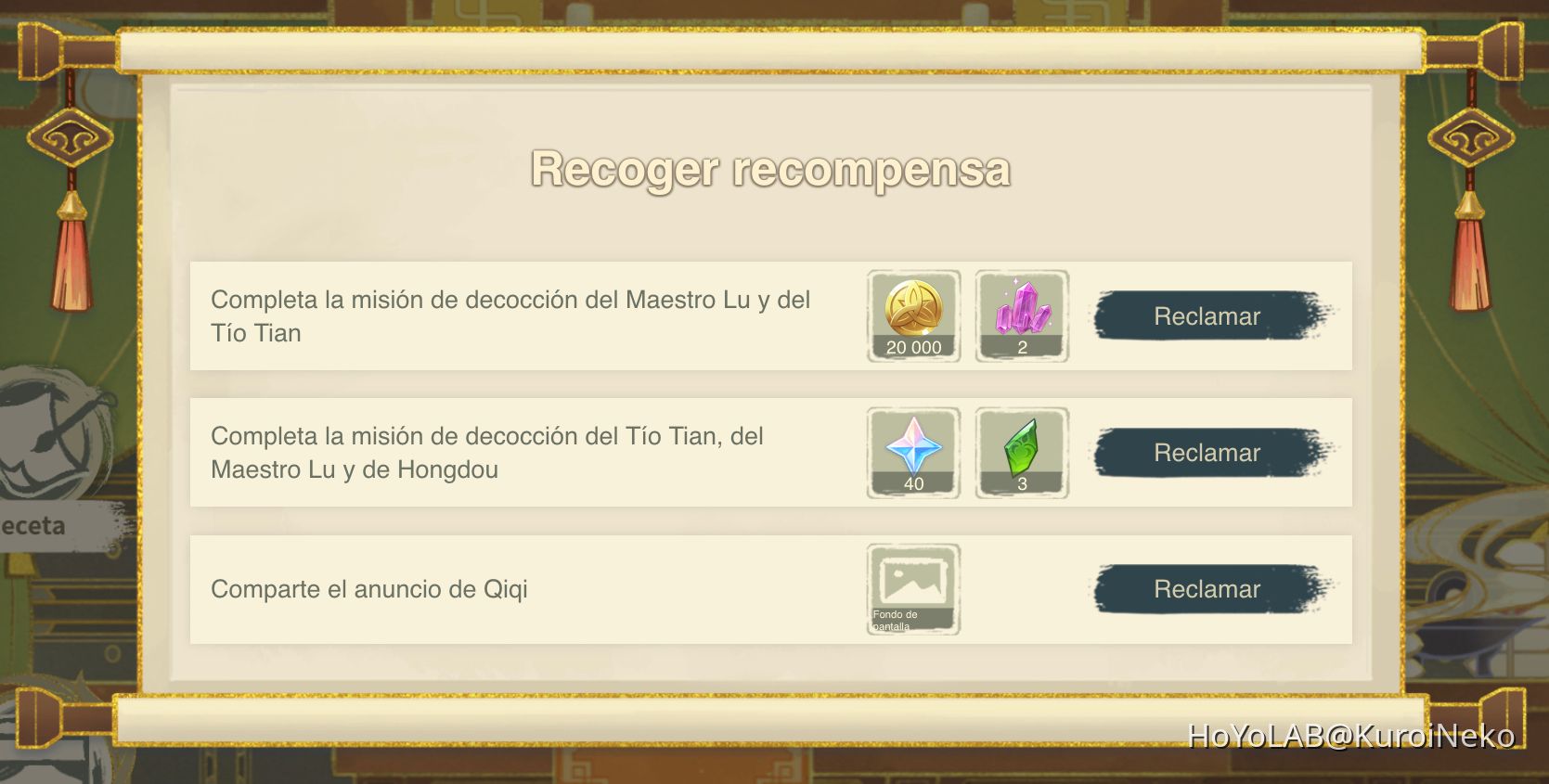Select the second mission row about Hongdou

487,452
